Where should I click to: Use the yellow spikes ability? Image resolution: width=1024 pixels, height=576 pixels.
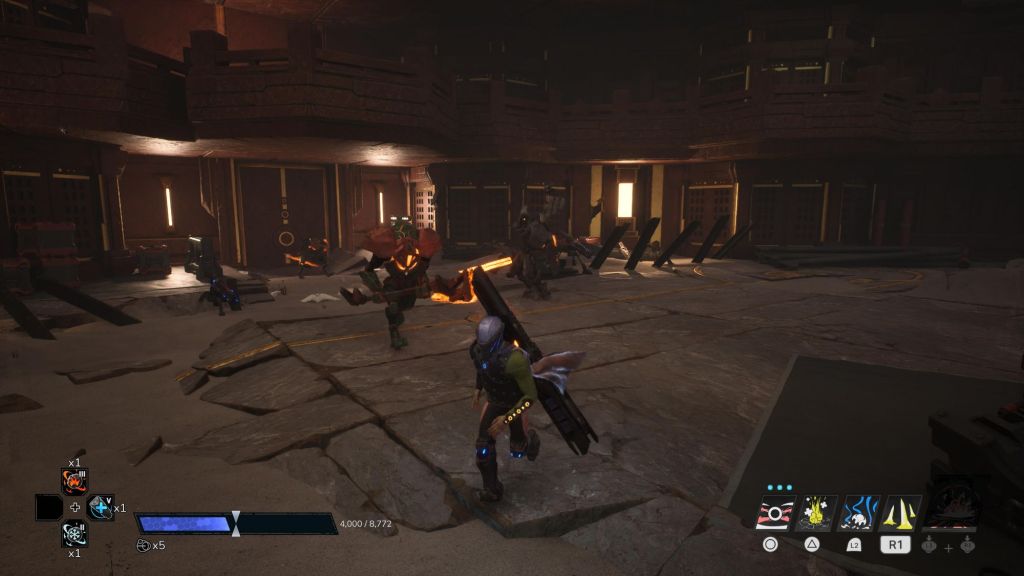click(x=900, y=513)
